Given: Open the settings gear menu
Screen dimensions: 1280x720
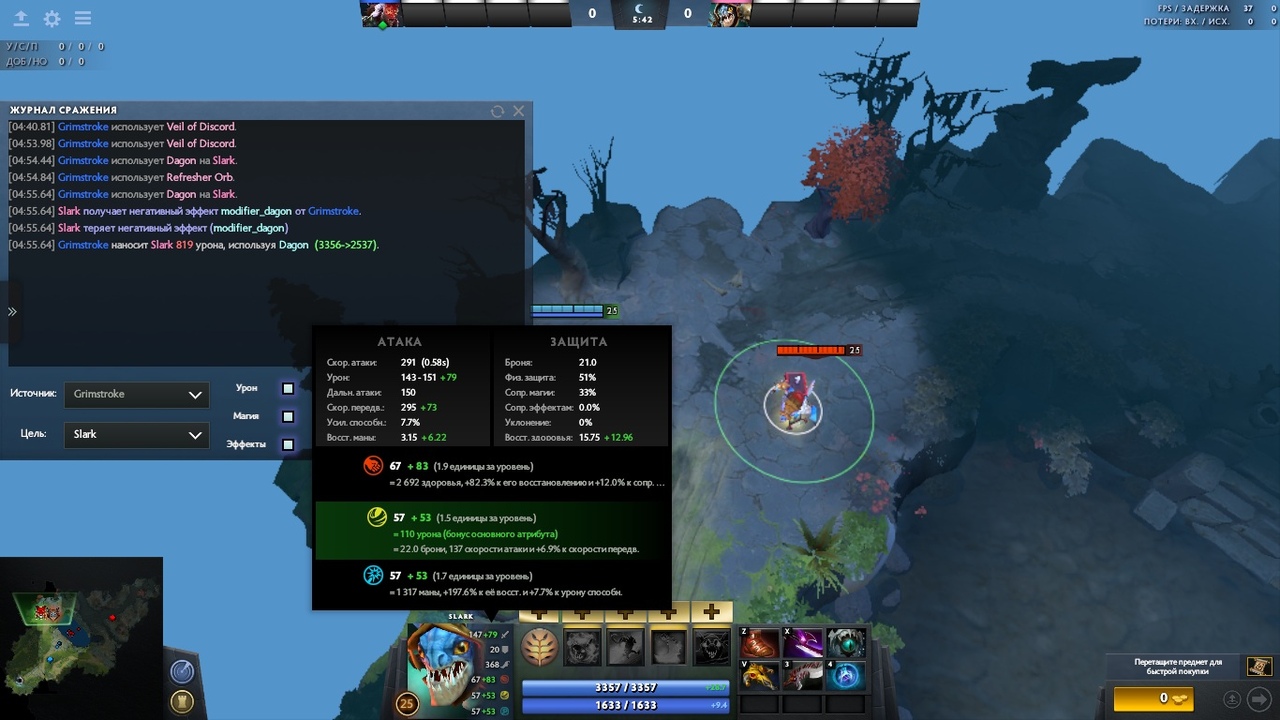Looking at the screenshot, I should point(51,19).
